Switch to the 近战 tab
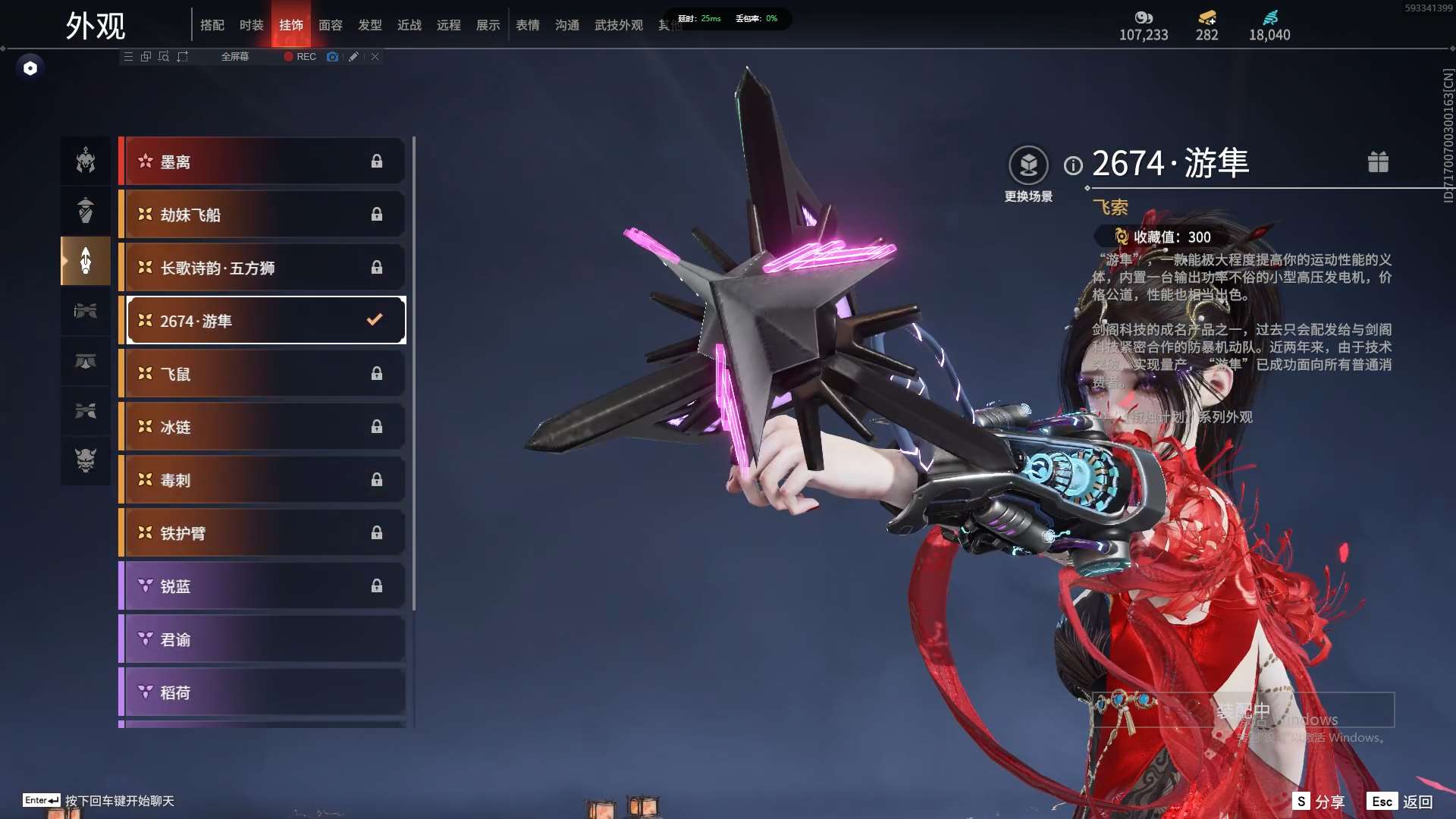Screen dimensions: 1456x819 [x=409, y=25]
